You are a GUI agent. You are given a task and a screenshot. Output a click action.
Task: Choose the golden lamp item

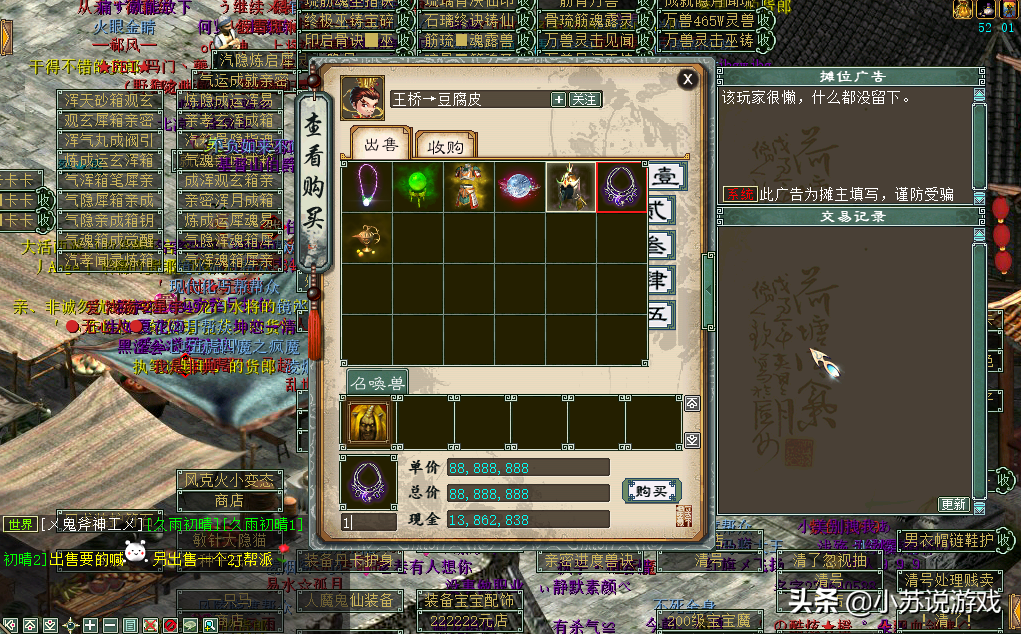(x=367, y=238)
